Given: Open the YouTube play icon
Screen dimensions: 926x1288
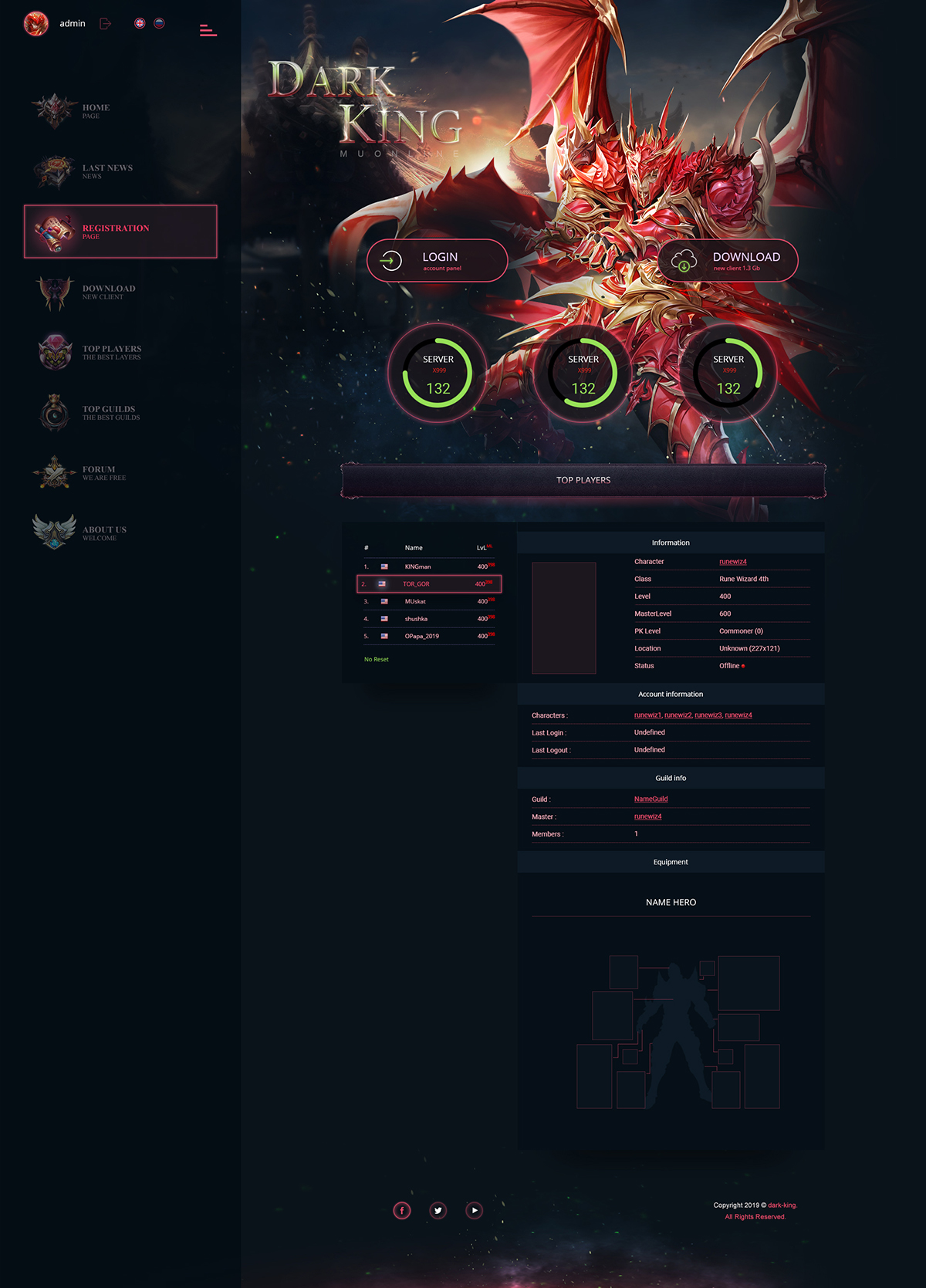Looking at the screenshot, I should [475, 1210].
